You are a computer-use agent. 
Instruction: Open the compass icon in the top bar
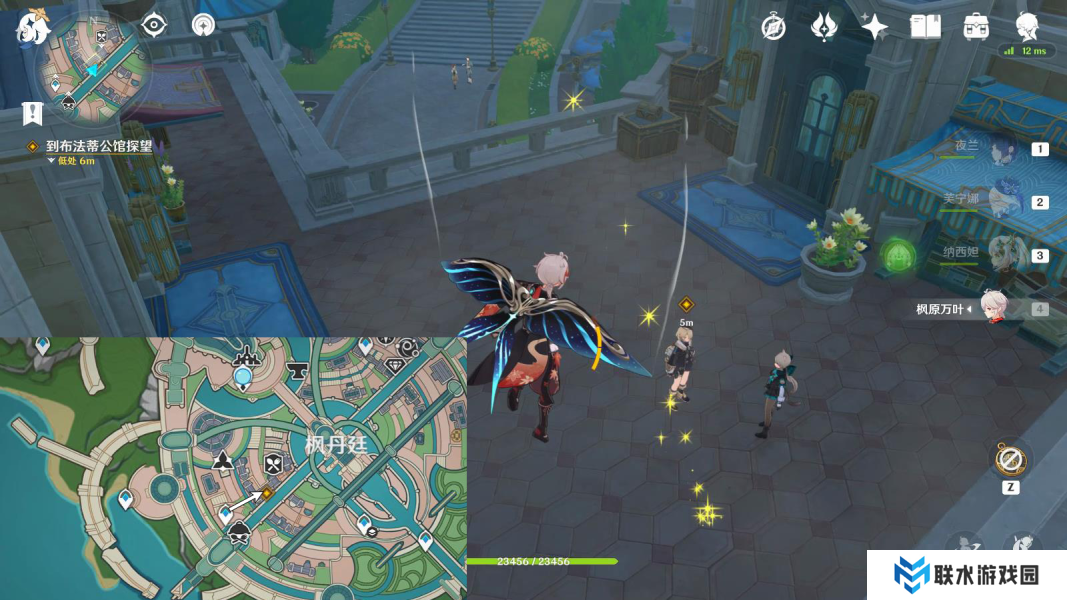tap(773, 27)
